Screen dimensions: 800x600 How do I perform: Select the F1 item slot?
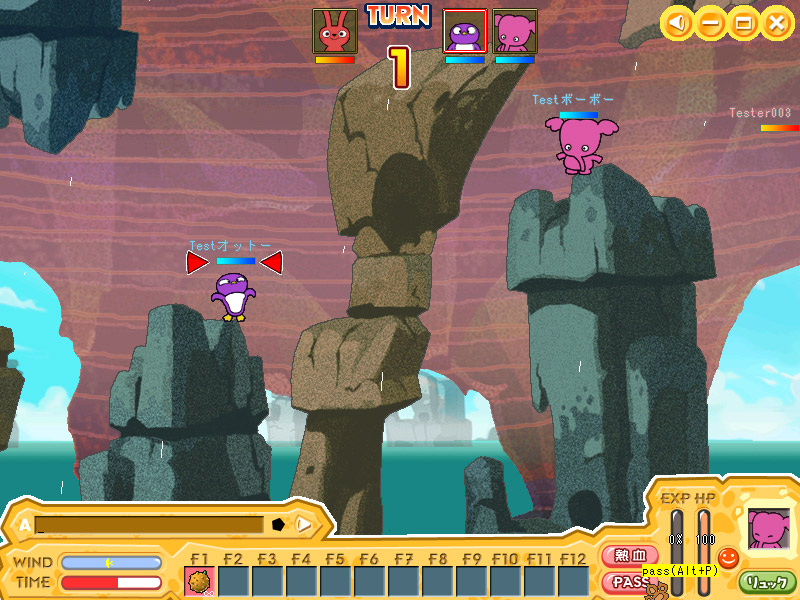pos(200,581)
